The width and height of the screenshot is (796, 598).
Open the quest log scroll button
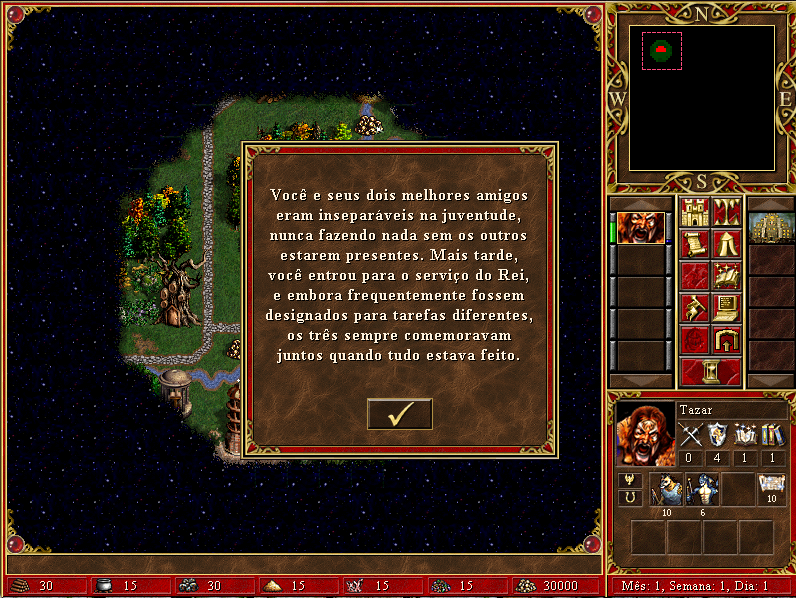[693, 244]
